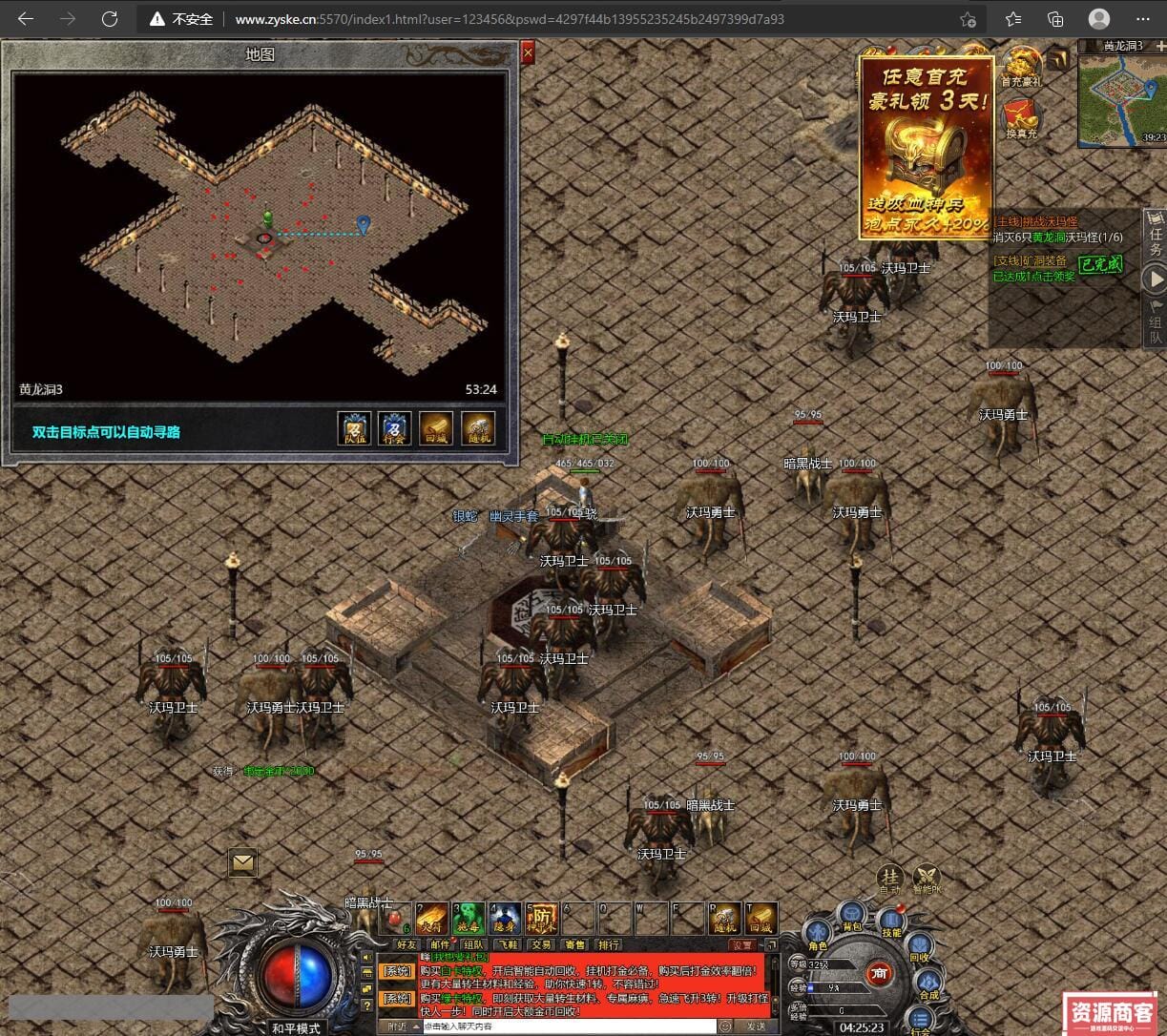Open the 换真充 red envelope icon
The height and width of the screenshot is (1036, 1167).
tap(1021, 117)
